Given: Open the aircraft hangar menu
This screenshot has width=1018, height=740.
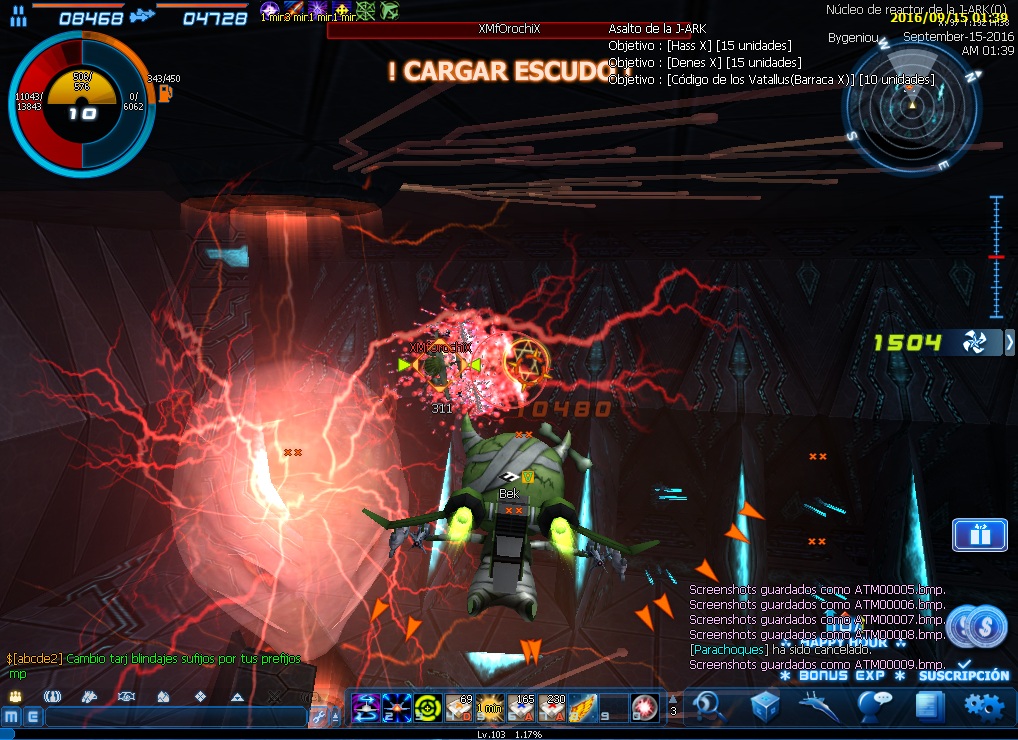Looking at the screenshot, I should (x=819, y=705).
